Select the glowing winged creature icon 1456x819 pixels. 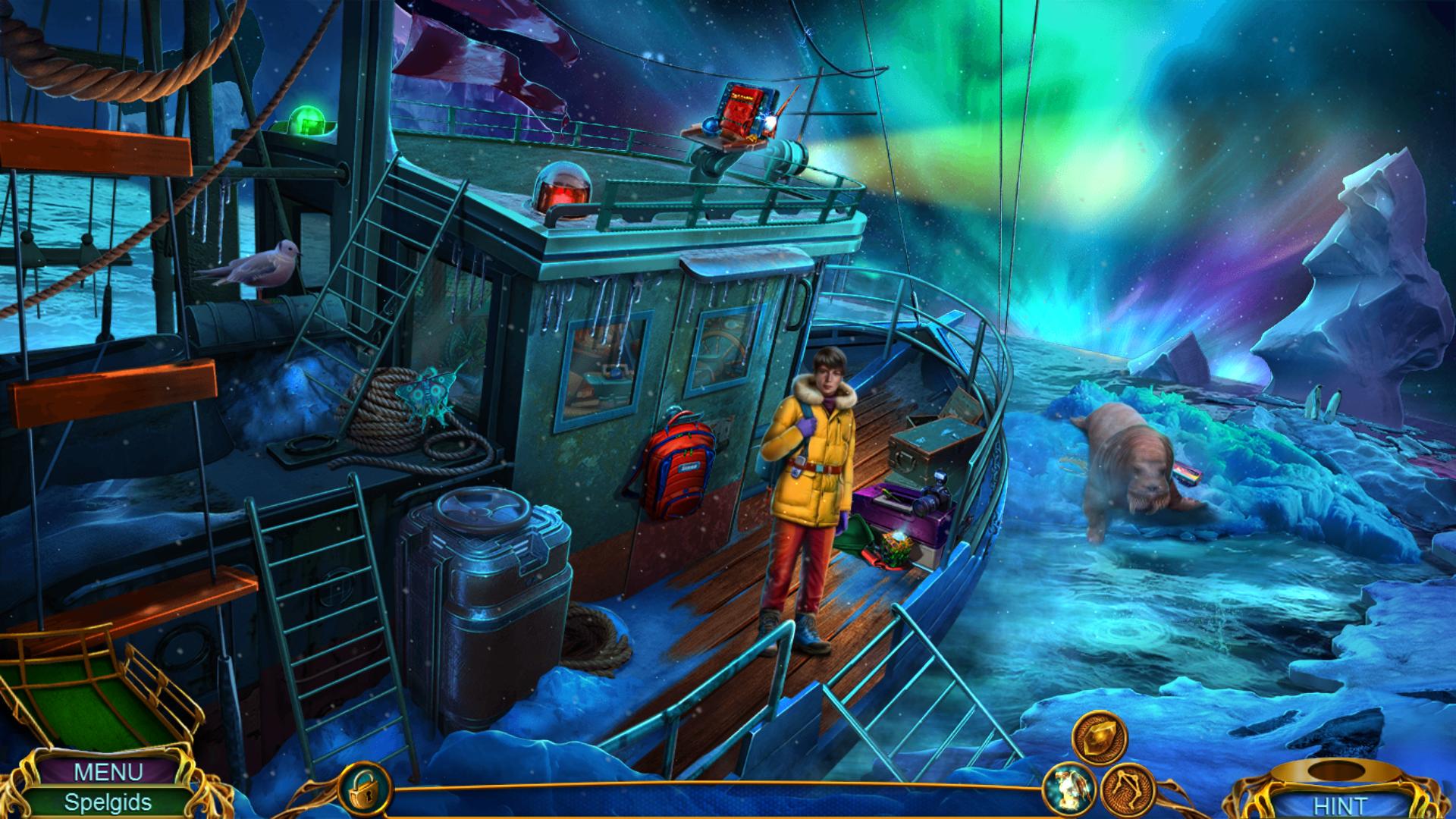coord(1069,789)
